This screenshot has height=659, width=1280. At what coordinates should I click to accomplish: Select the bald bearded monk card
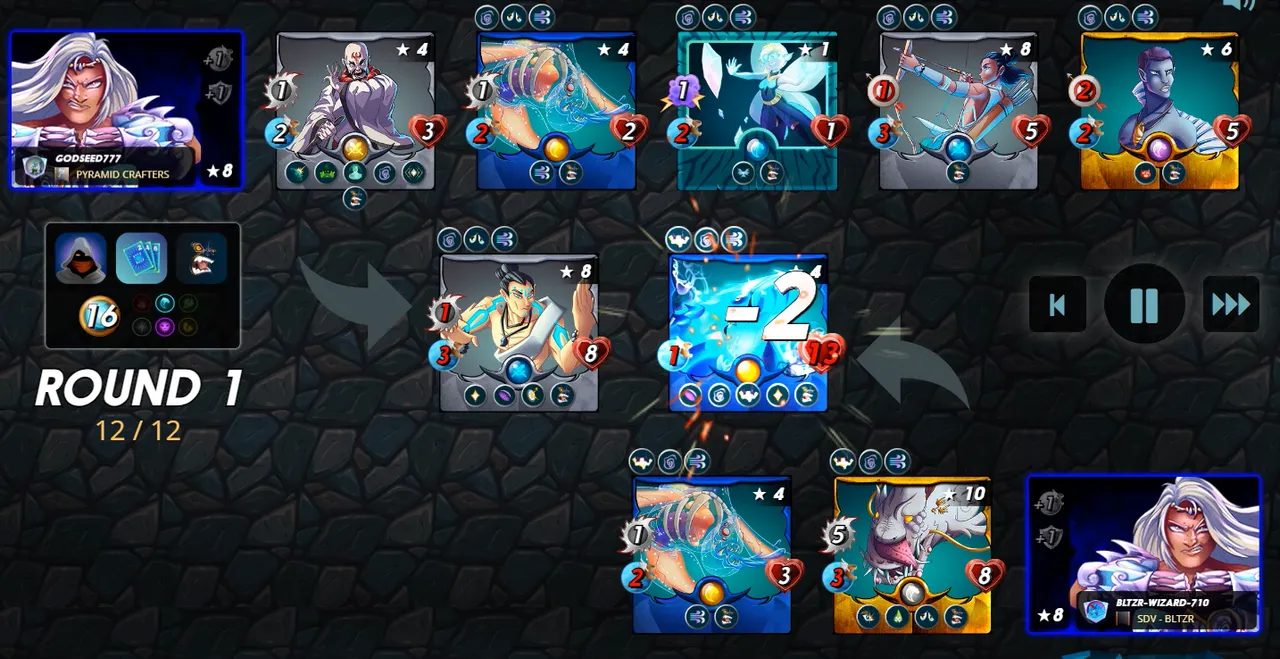tap(355, 110)
